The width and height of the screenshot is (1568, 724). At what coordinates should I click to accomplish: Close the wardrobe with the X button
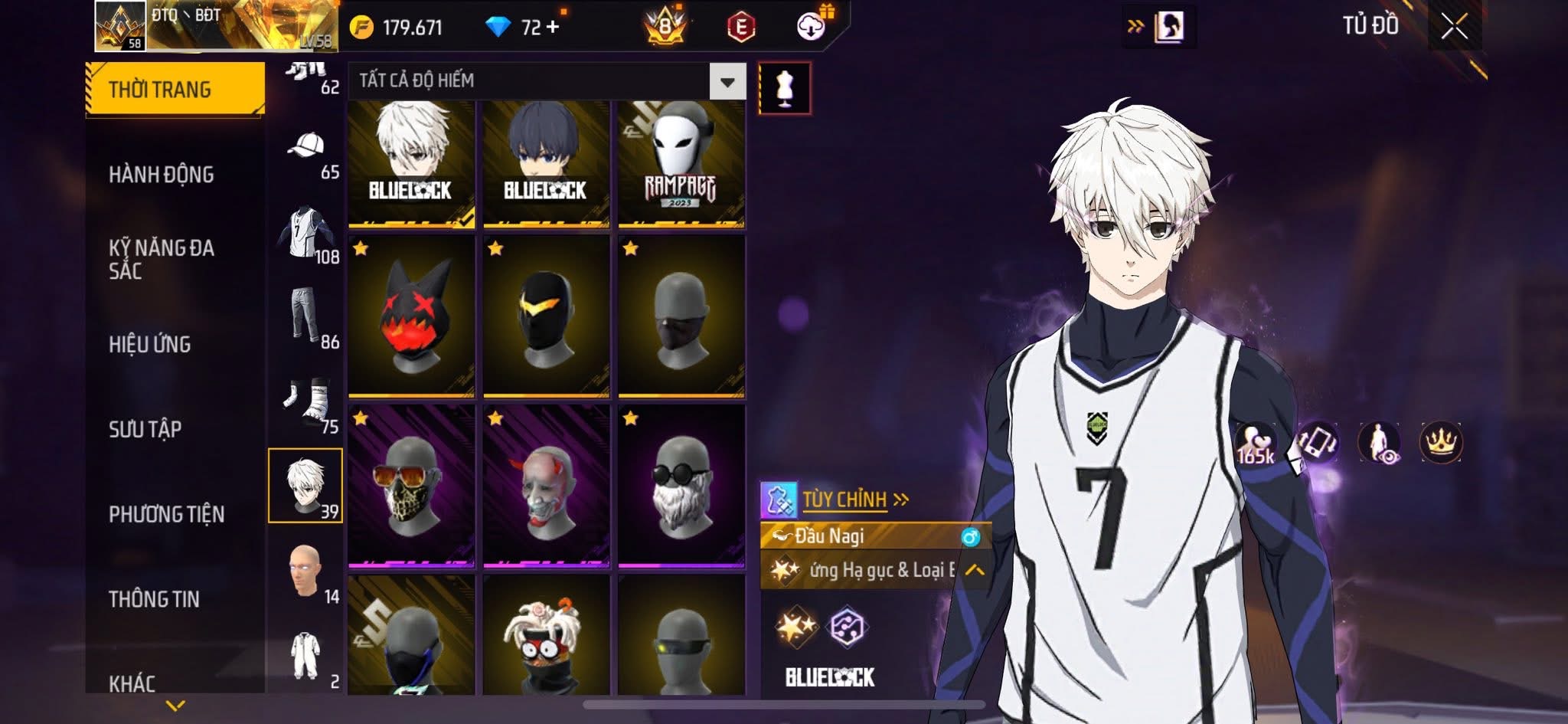tap(1454, 28)
